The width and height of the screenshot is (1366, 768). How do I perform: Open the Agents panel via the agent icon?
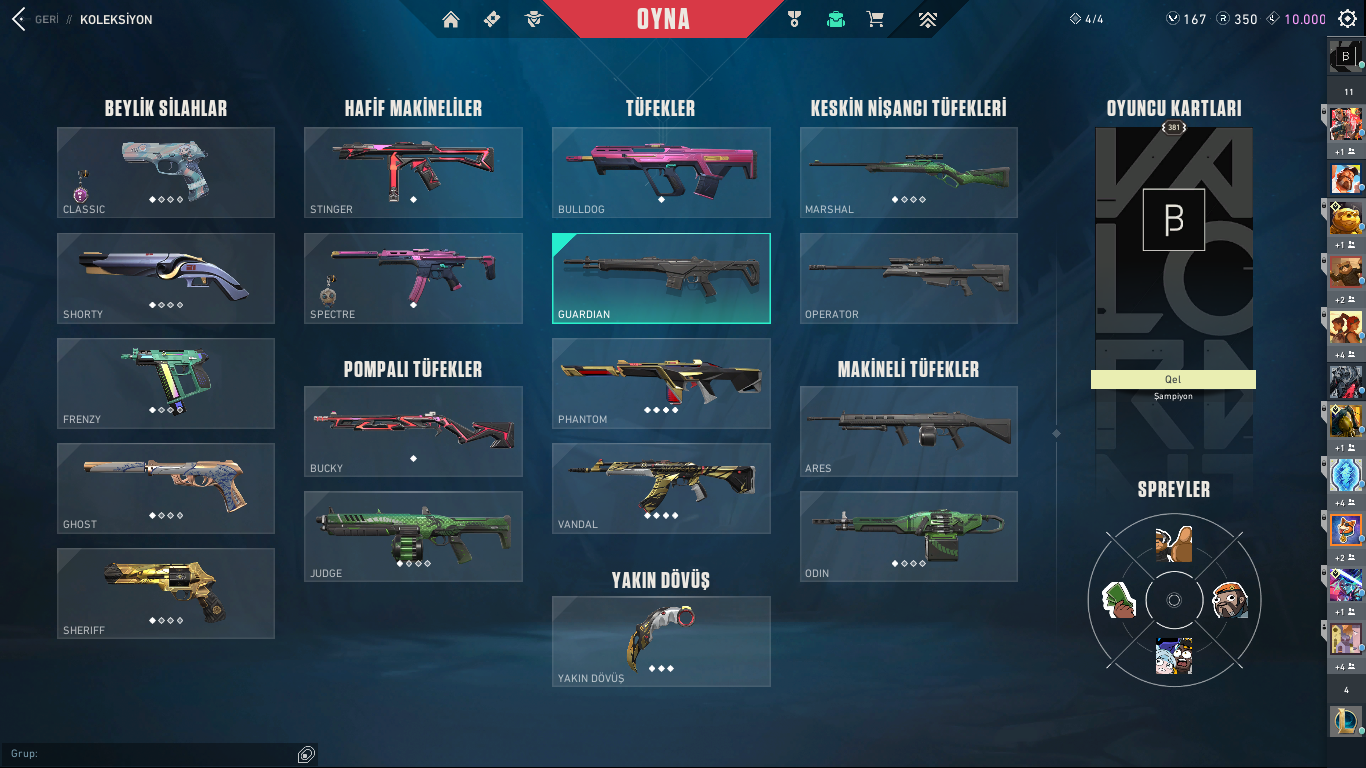(534, 18)
